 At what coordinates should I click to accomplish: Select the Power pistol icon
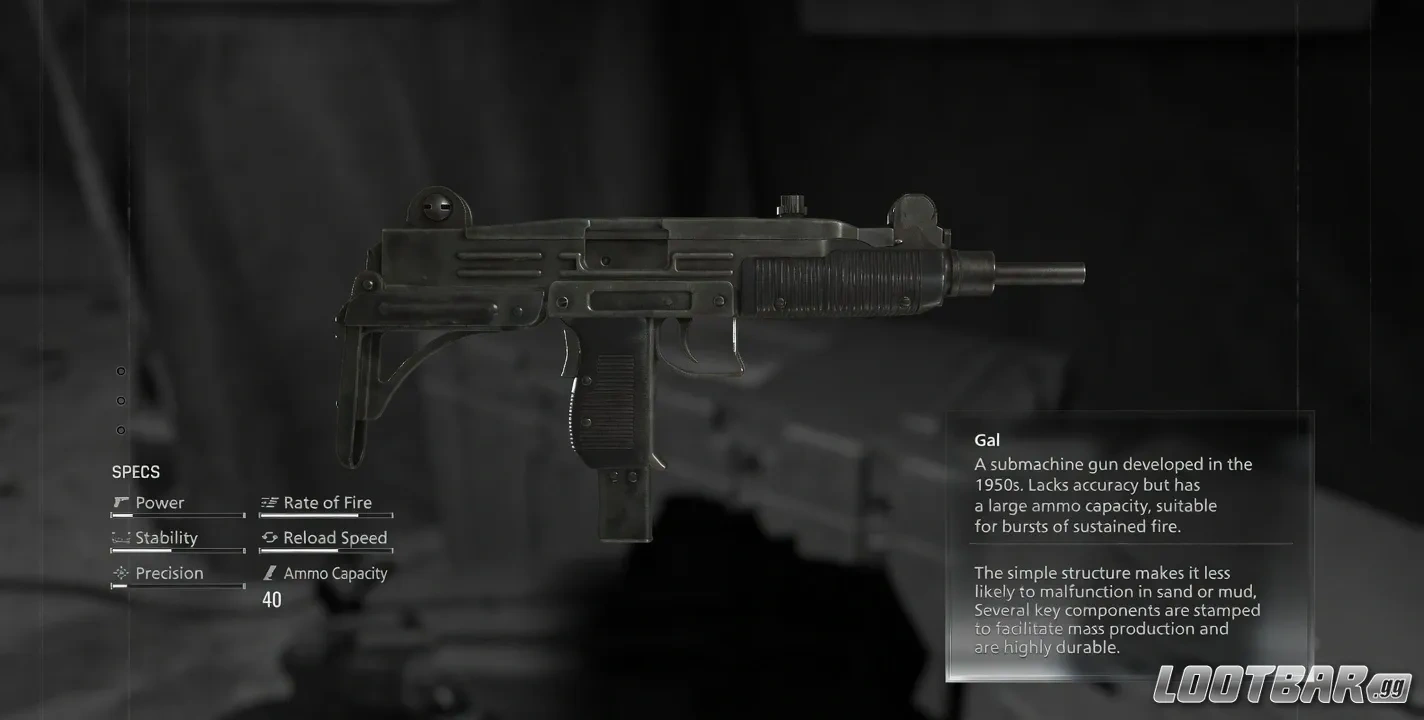119,502
